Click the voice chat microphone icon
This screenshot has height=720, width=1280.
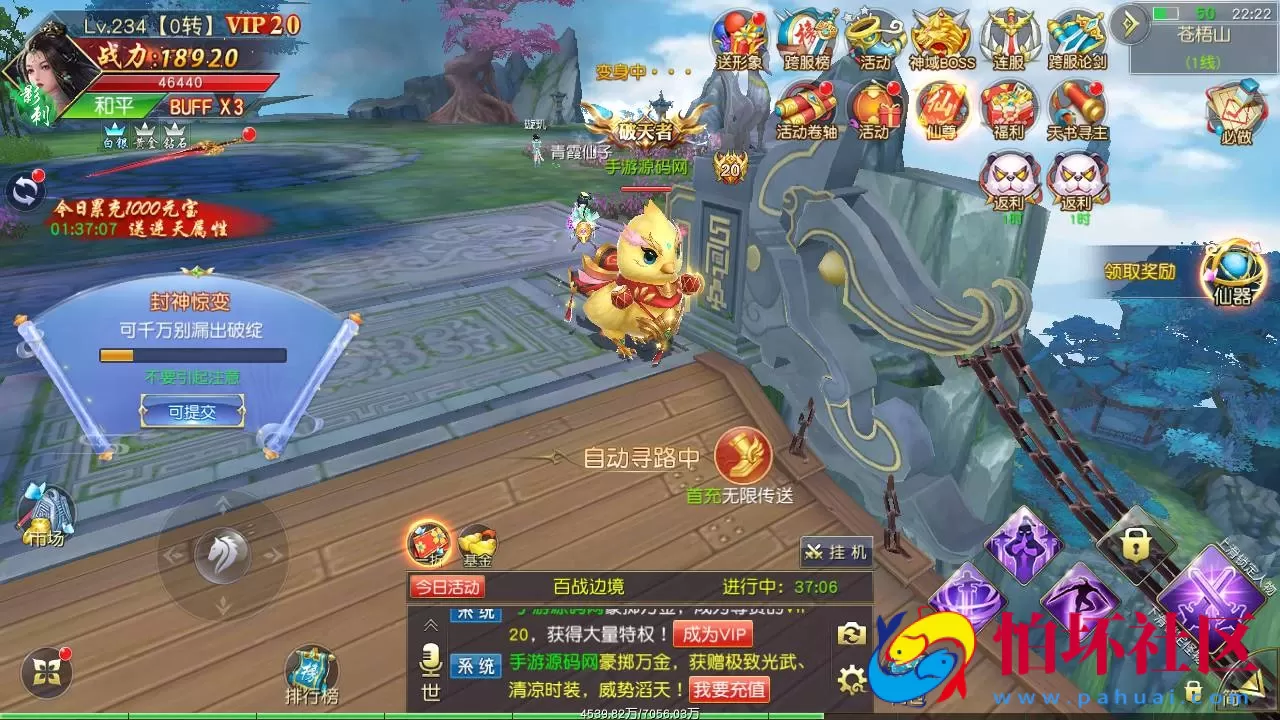[429, 660]
